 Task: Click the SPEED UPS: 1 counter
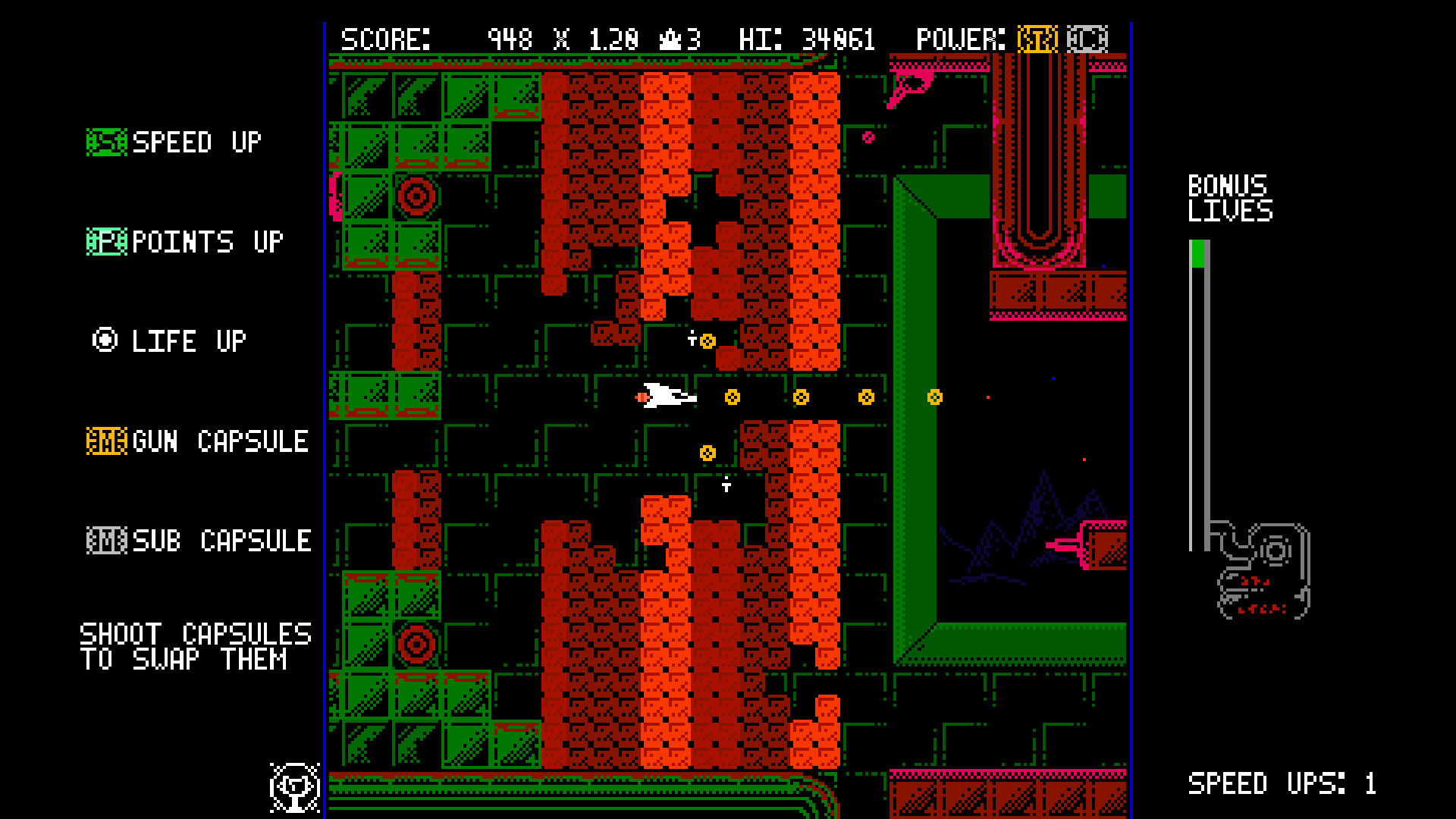(1280, 784)
